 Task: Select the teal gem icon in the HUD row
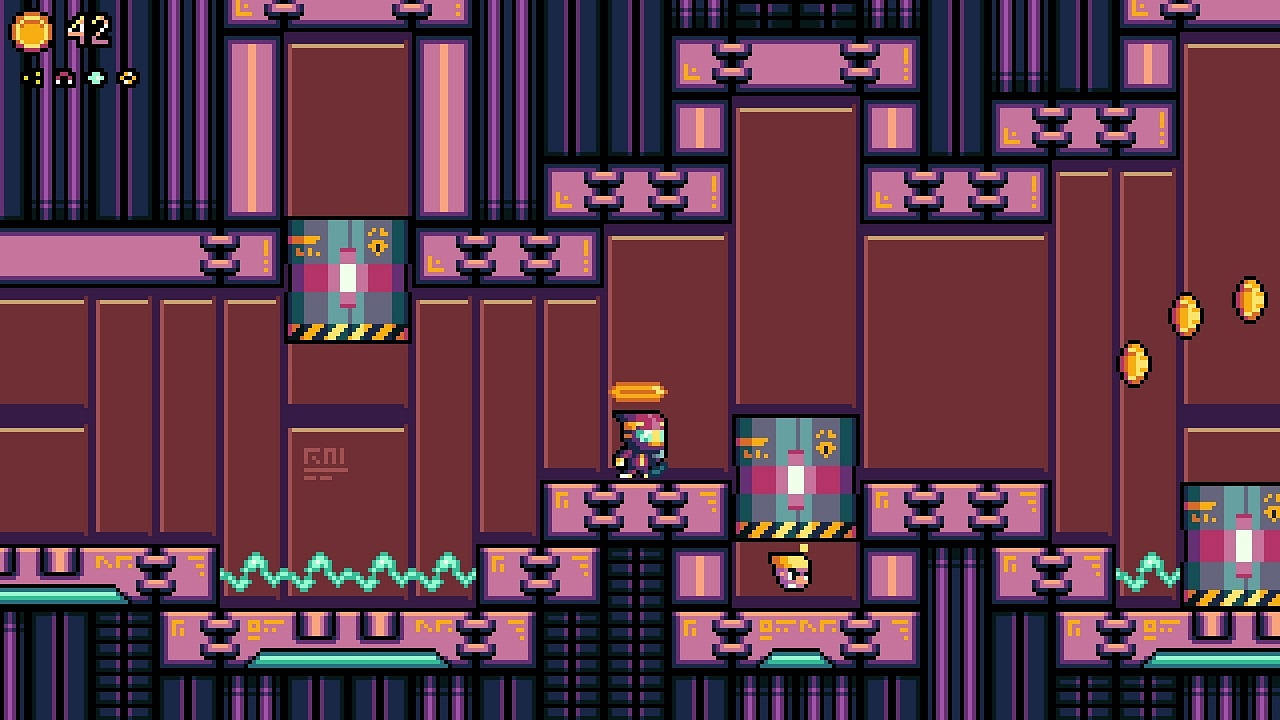[x=95, y=78]
